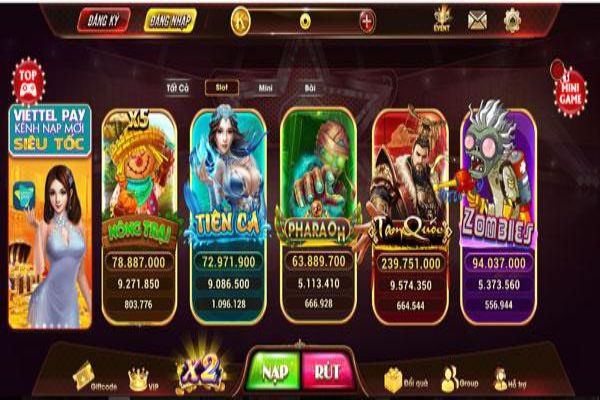Viewport: 600px width, 400px height.
Task: Open settings with the gear icon
Action: coord(512,18)
